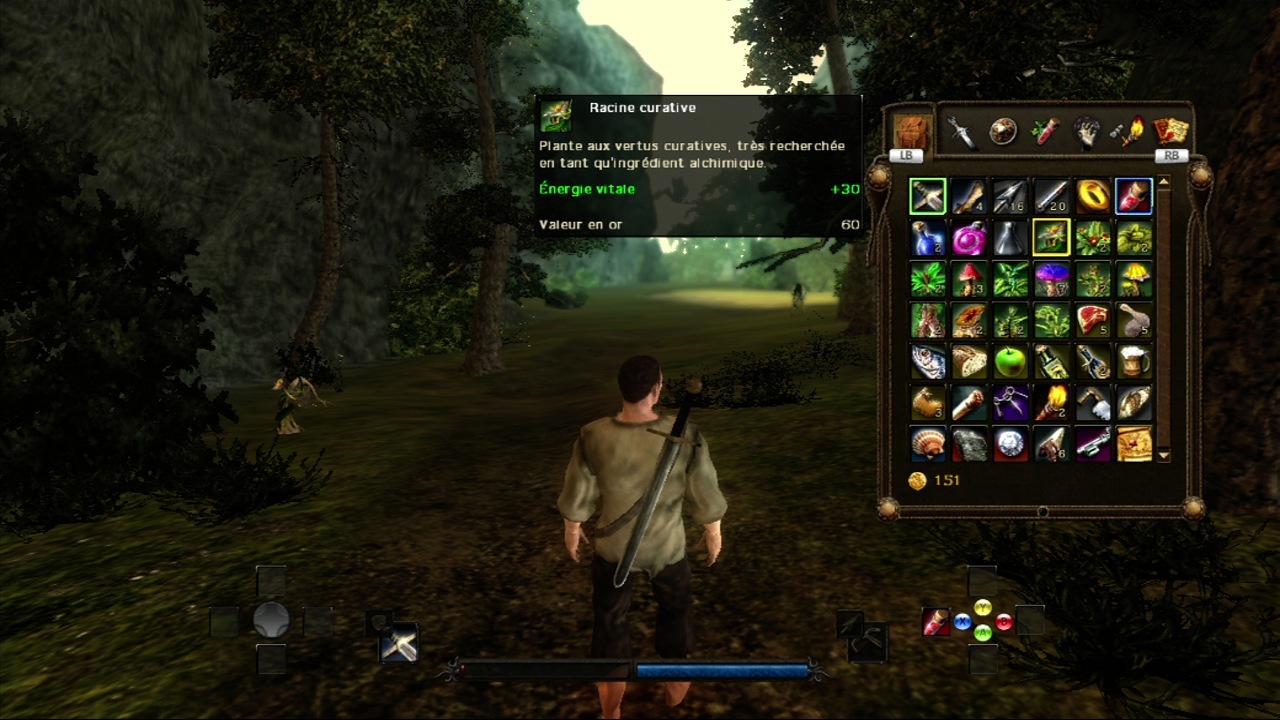Pick the gold ring slot
Image resolution: width=1280 pixels, height=720 pixels.
point(1092,196)
